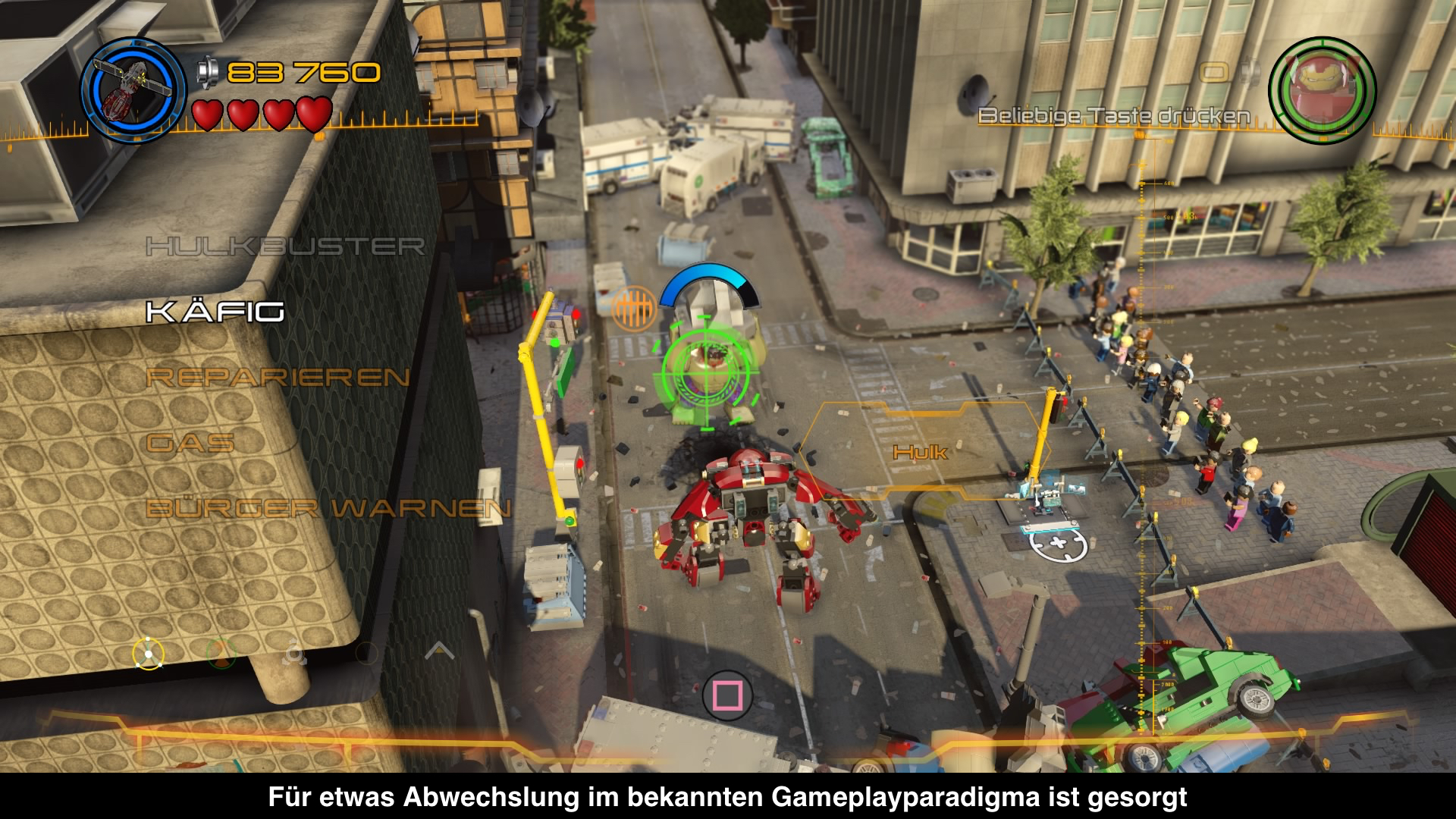
Task: Click the satellite character portrait
Action: [133, 89]
